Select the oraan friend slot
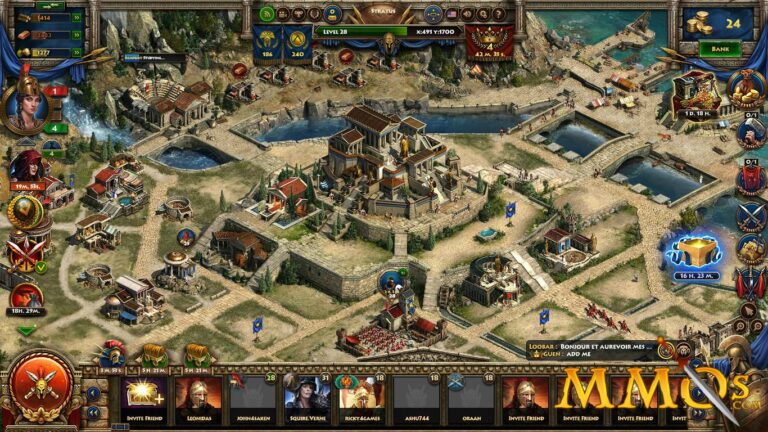The height and width of the screenshot is (432, 768). click(x=471, y=396)
